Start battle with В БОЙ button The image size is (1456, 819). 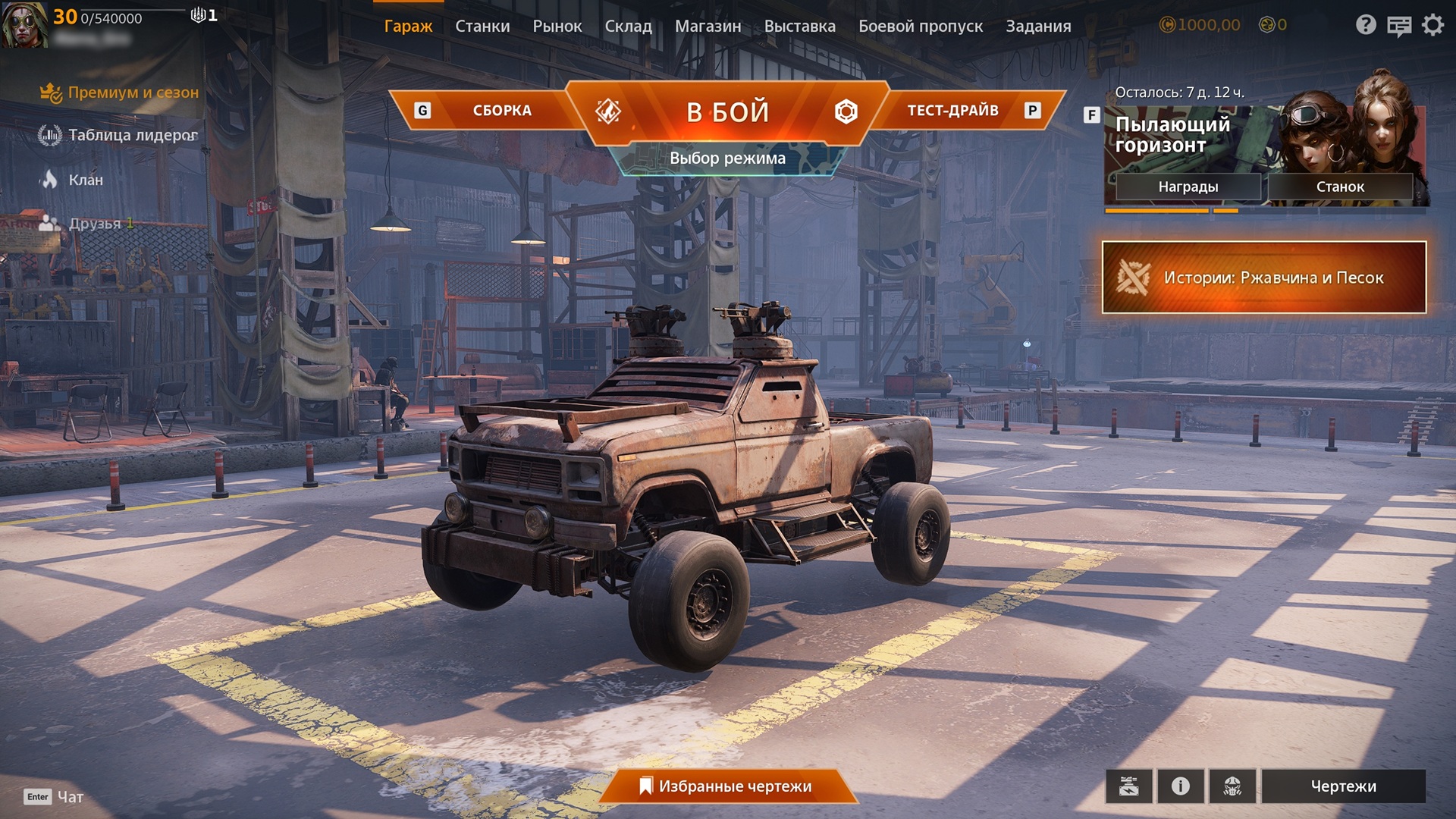(727, 112)
